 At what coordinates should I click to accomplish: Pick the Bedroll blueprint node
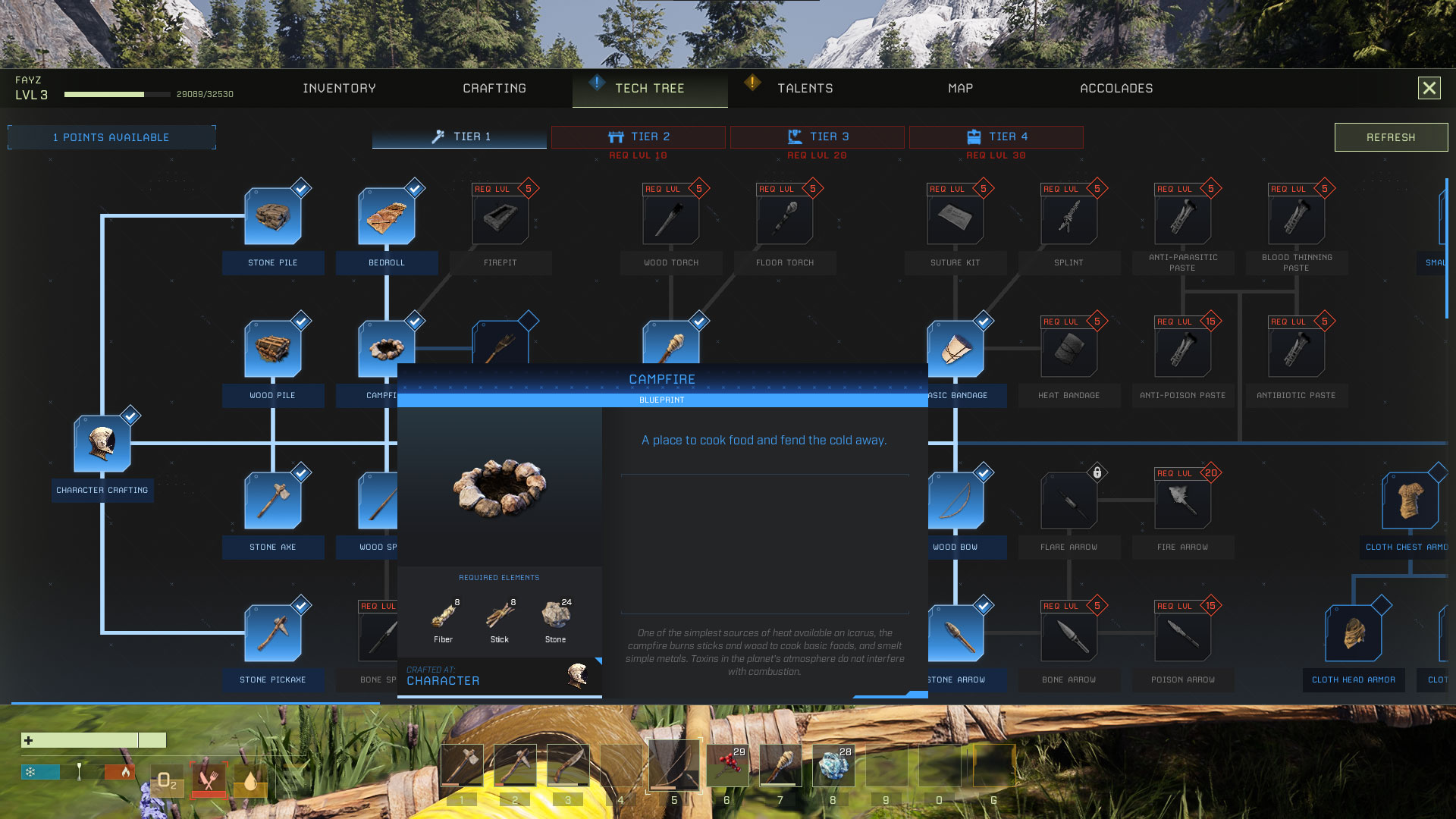pos(387,218)
